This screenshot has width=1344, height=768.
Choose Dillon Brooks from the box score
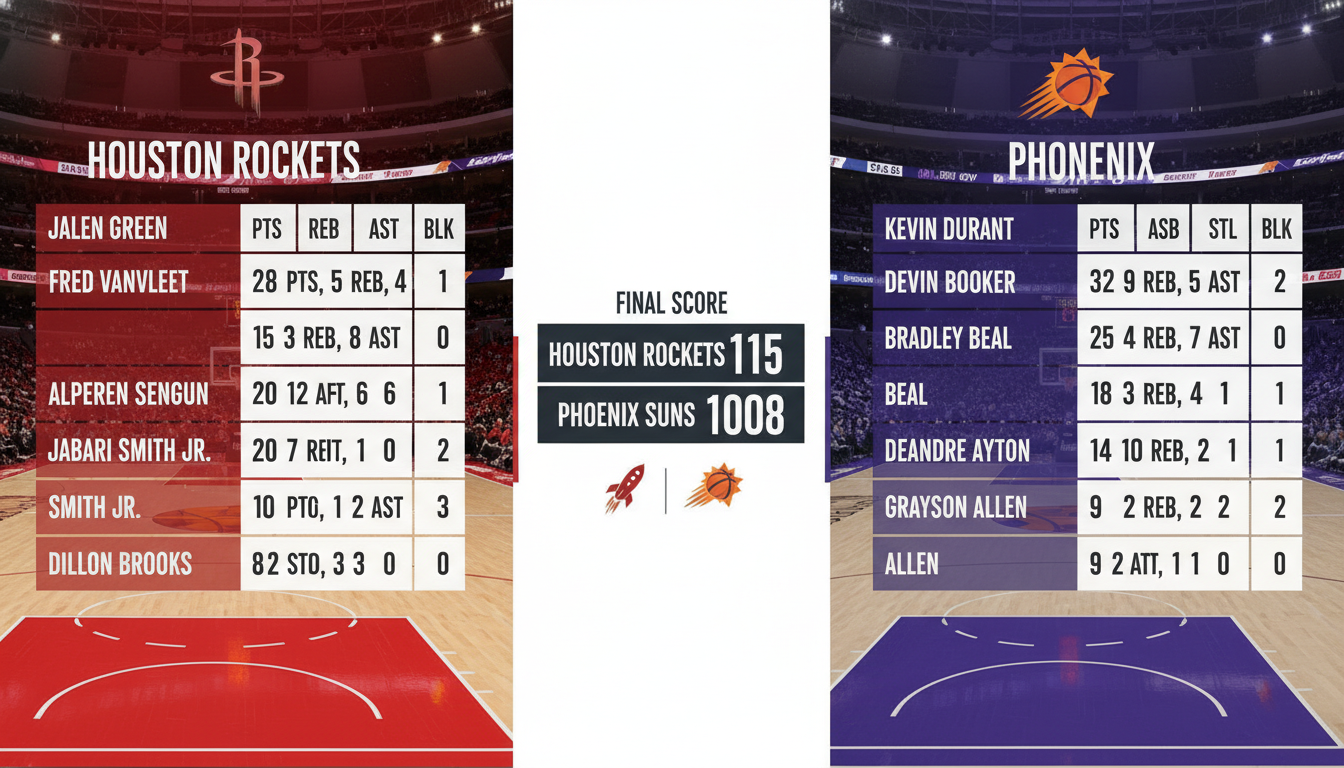120,564
